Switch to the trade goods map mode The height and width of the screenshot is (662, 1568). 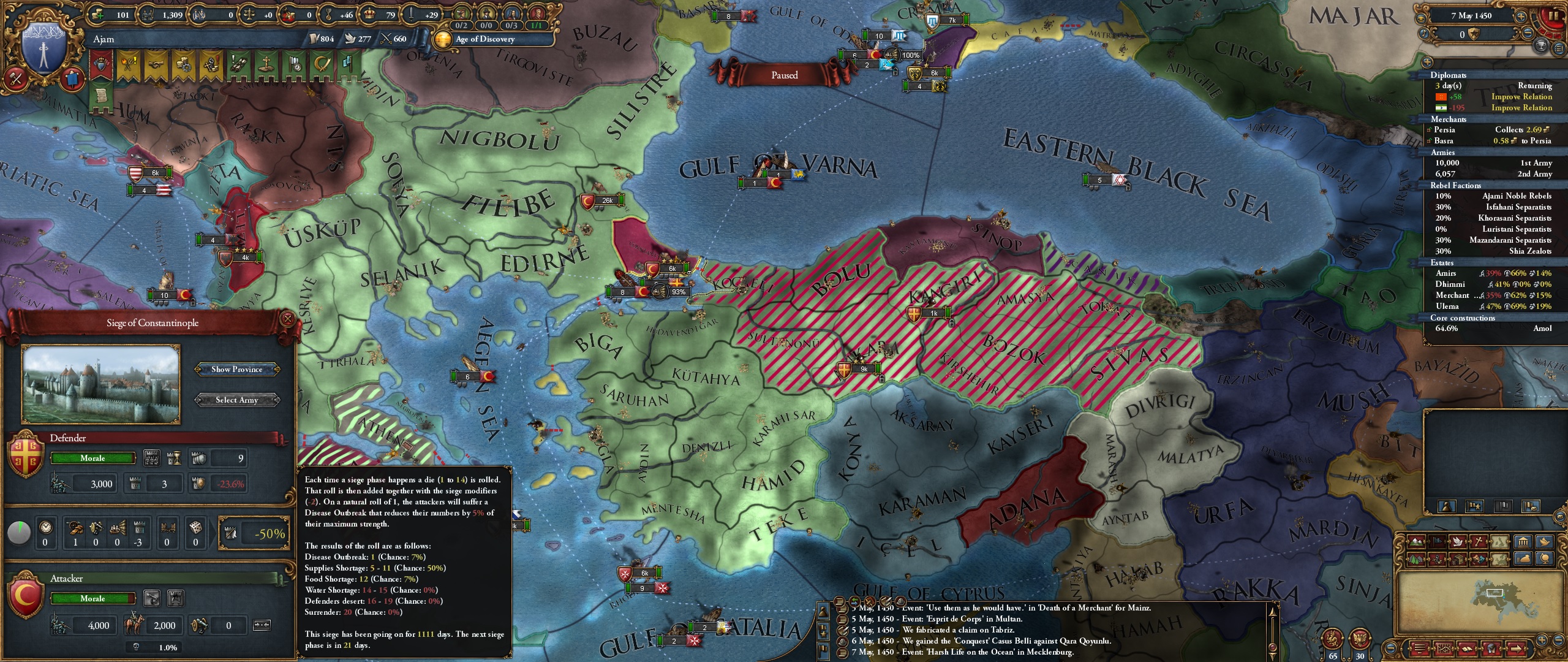coord(1459,558)
